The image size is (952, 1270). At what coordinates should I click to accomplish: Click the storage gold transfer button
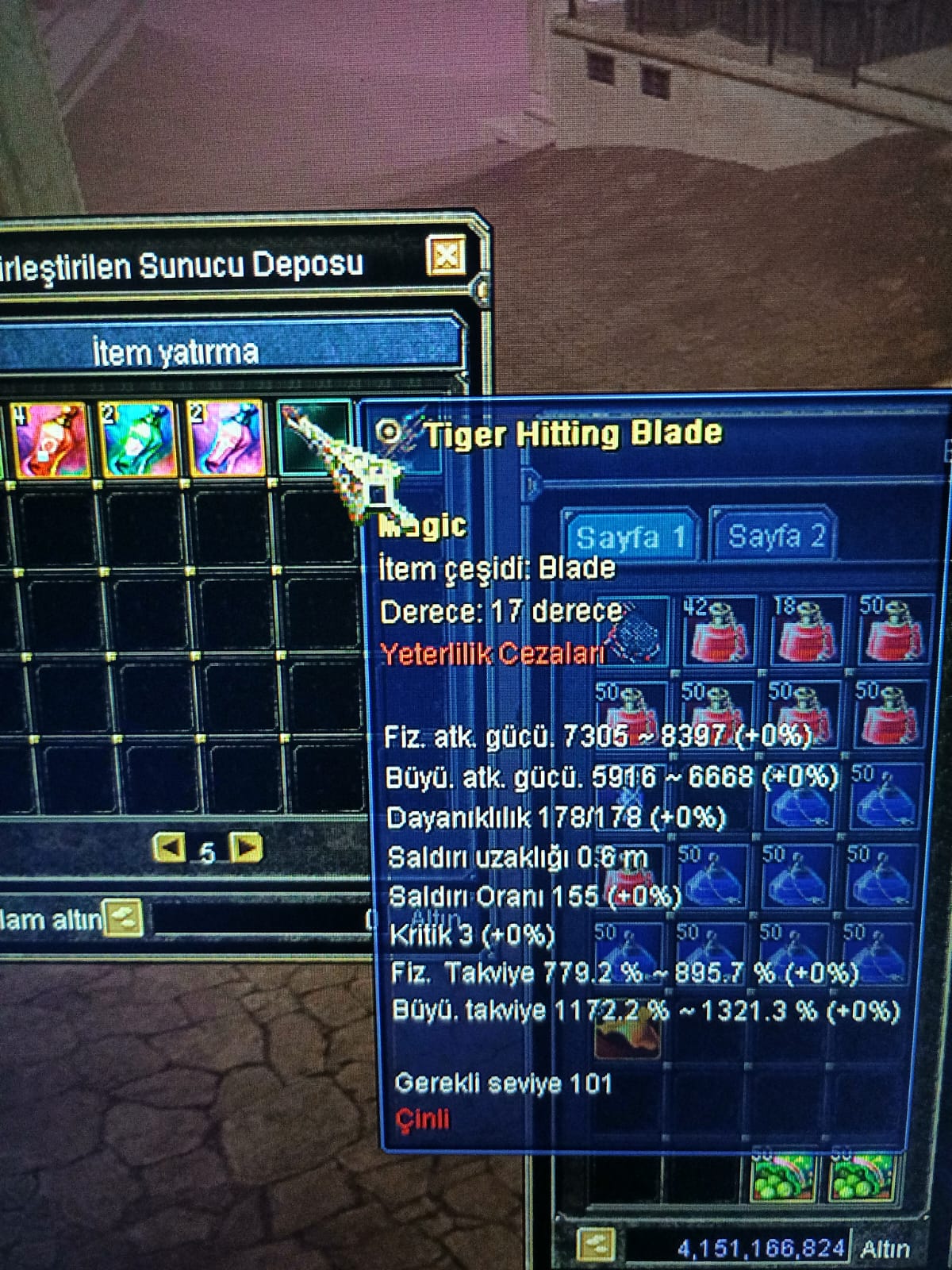coord(125,918)
